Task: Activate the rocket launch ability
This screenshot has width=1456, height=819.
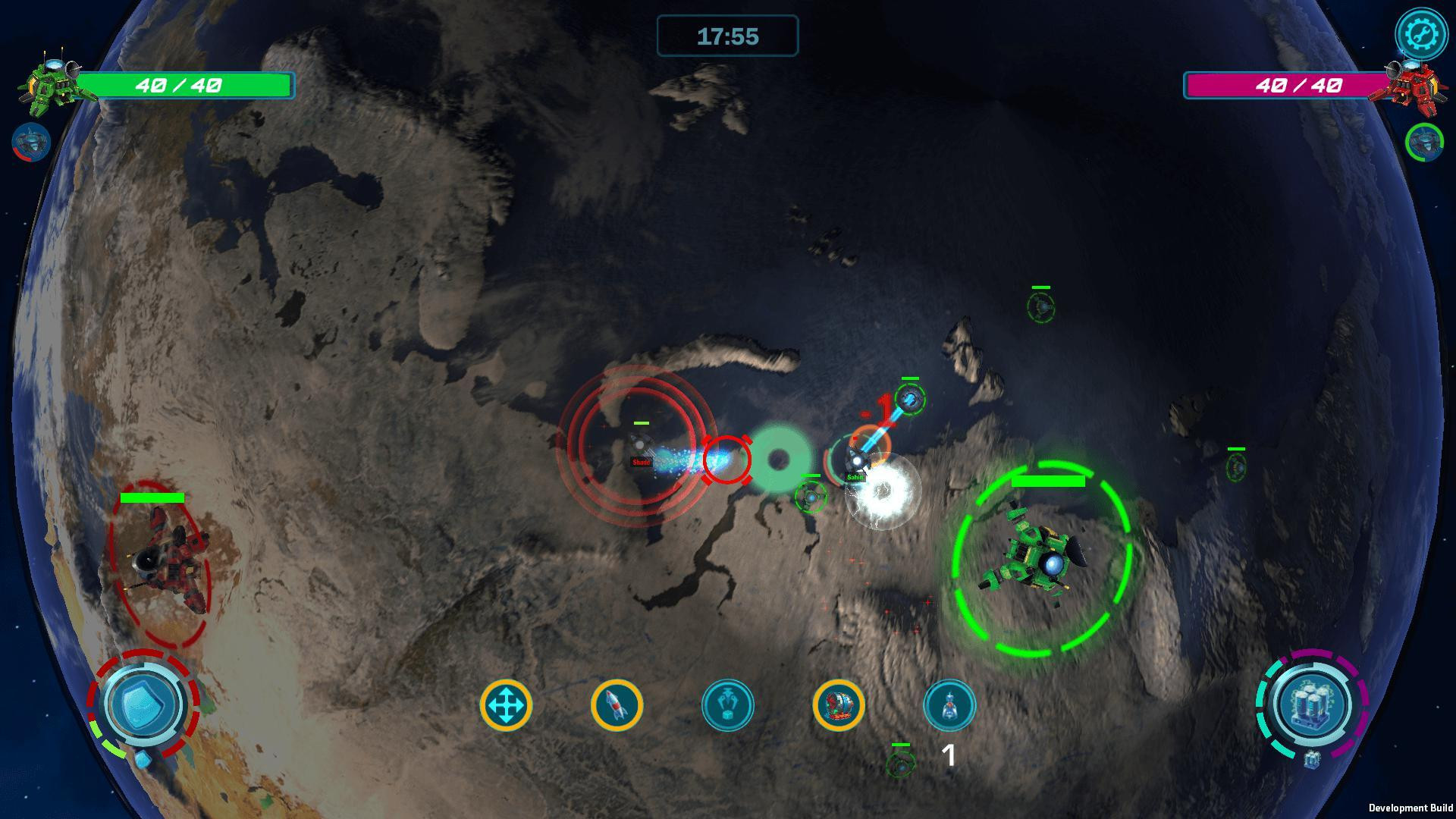Action: pos(618,704)
